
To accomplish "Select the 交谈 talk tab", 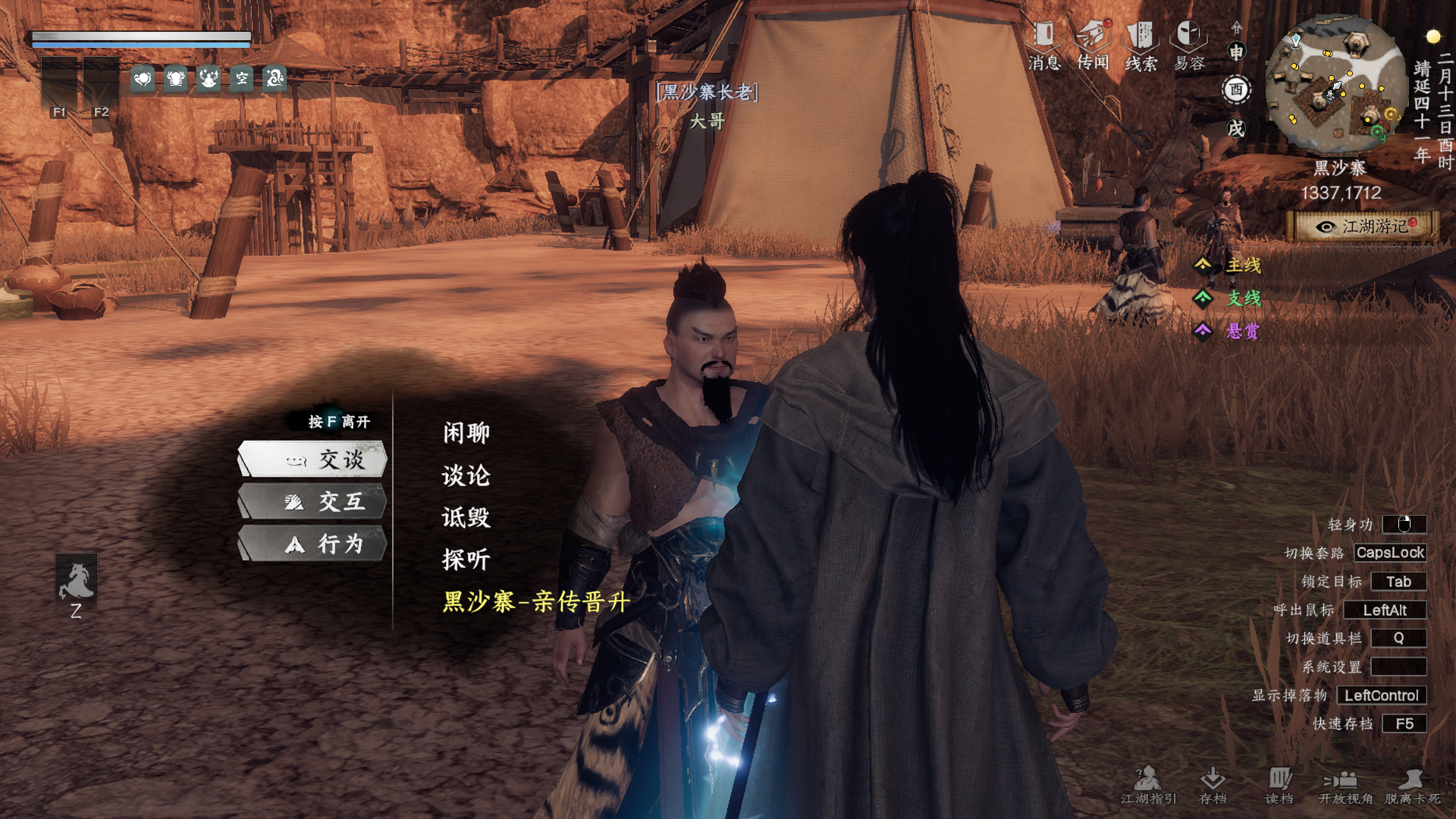I will pyautogui.click(x=313, y=460).
